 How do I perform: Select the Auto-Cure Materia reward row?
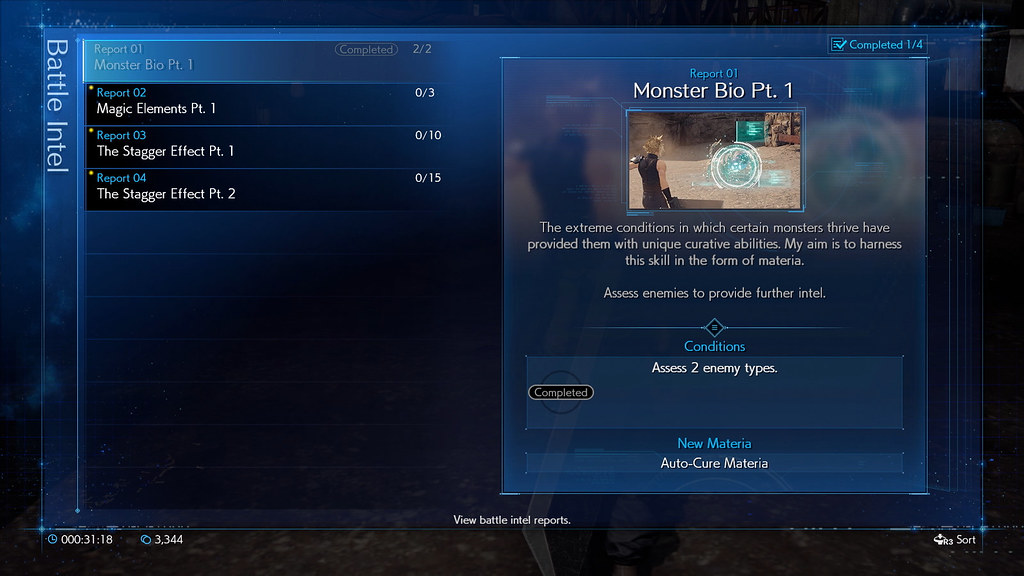tap(714, 463)
